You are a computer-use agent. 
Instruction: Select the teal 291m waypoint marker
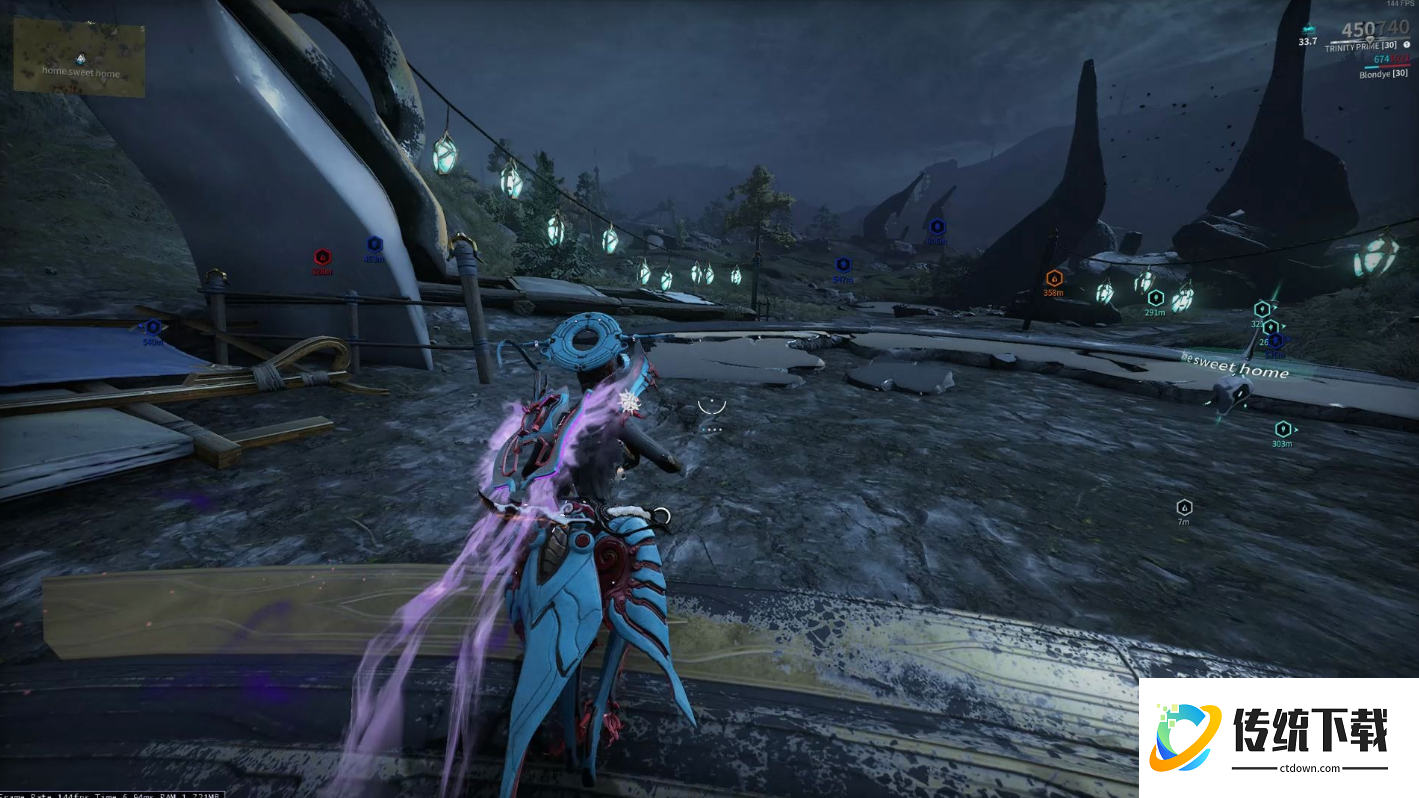1155,297
